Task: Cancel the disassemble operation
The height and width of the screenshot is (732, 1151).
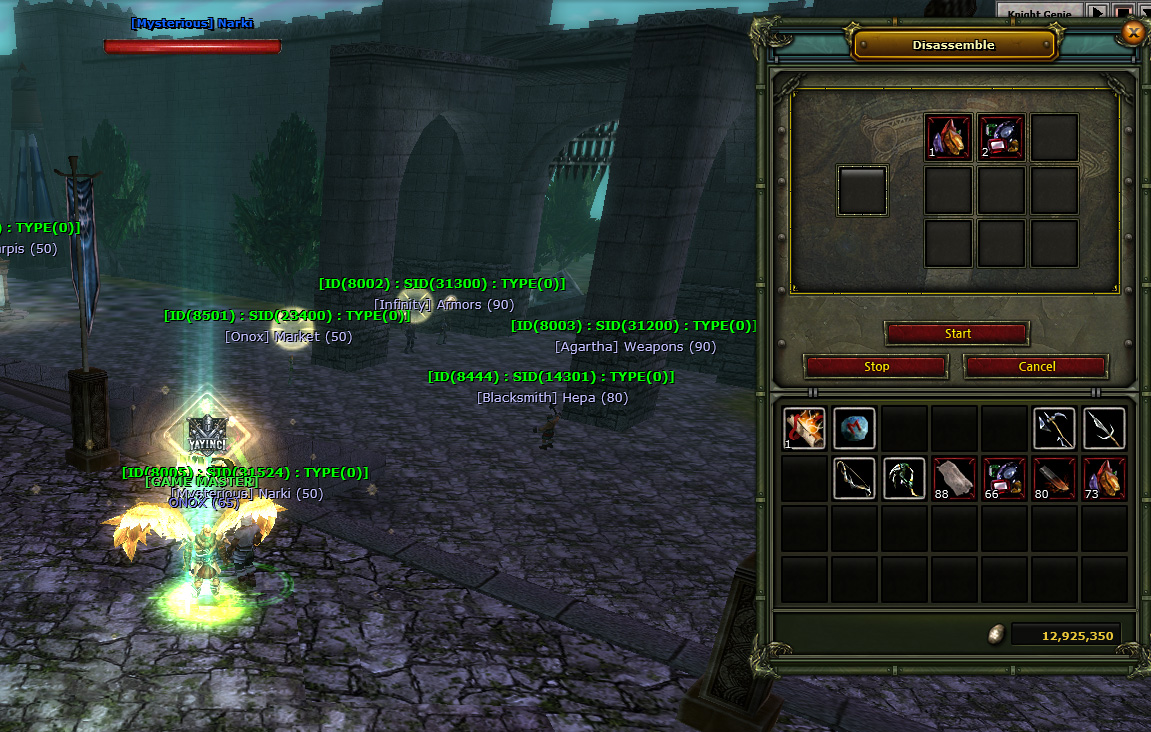Action: pyautogui.click(x=1036, y=367)
